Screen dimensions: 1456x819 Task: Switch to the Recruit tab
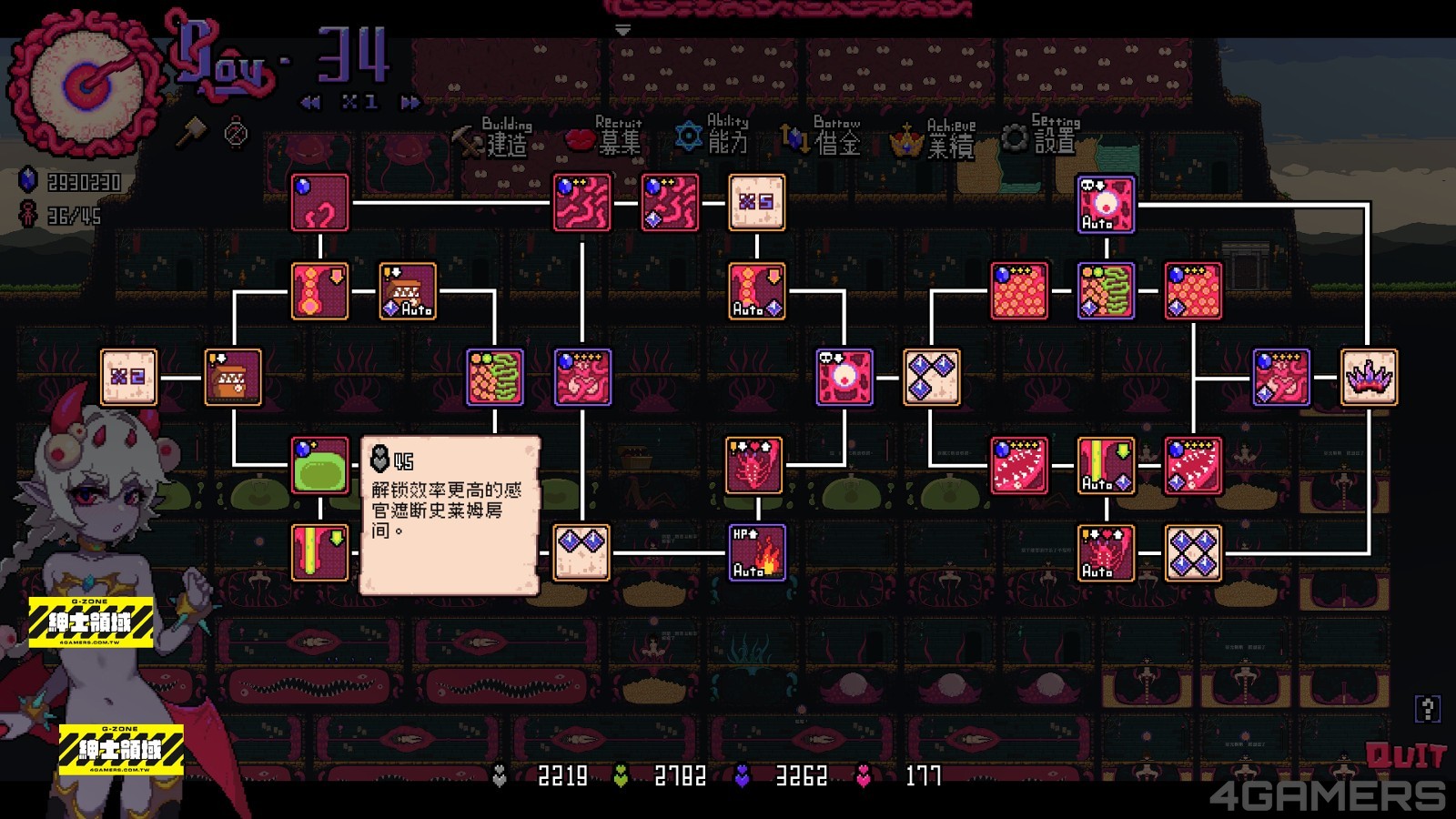click(605, 138)
